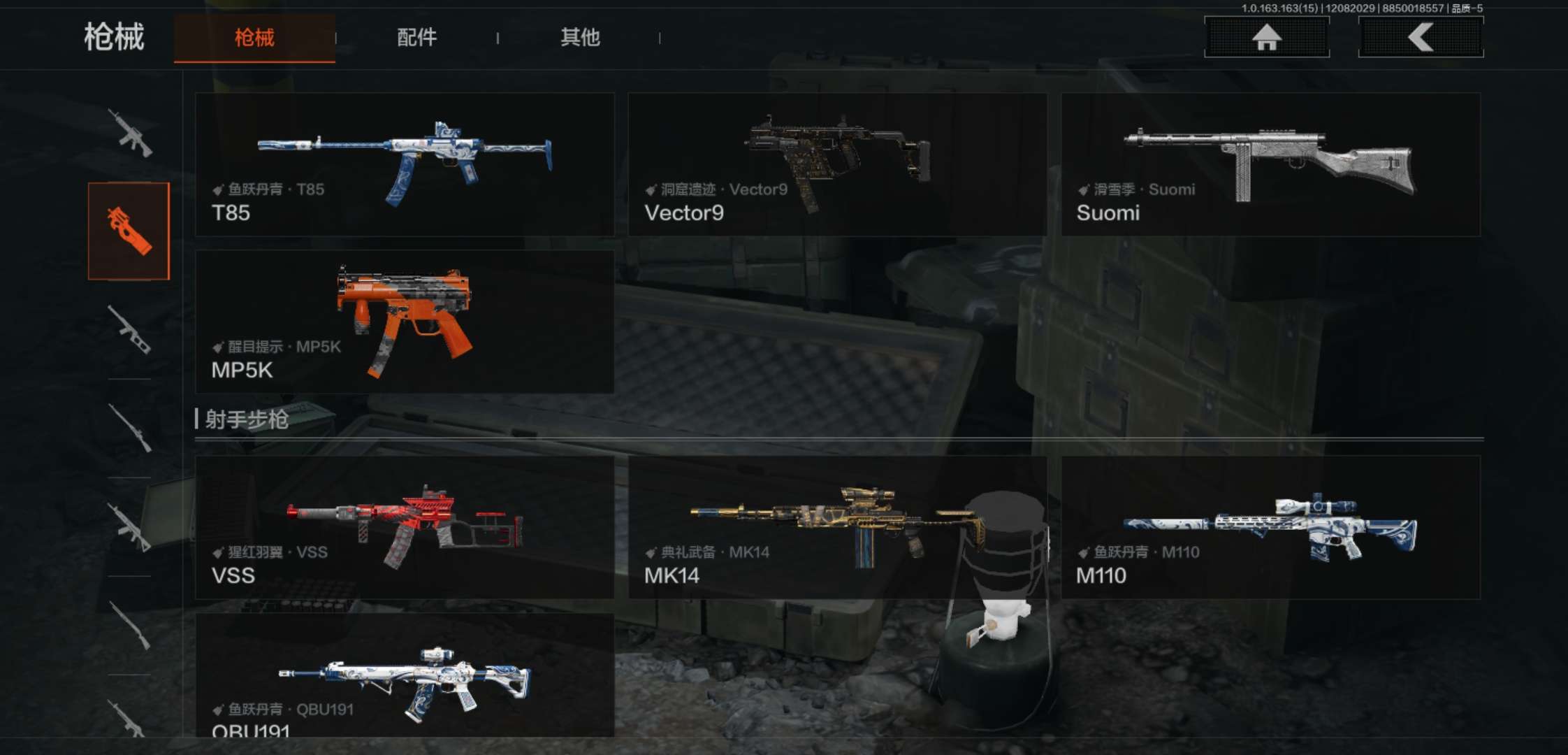1568x755 pixels.
Task: Choose the Vector9 weapon card
Action: point(837,164)
